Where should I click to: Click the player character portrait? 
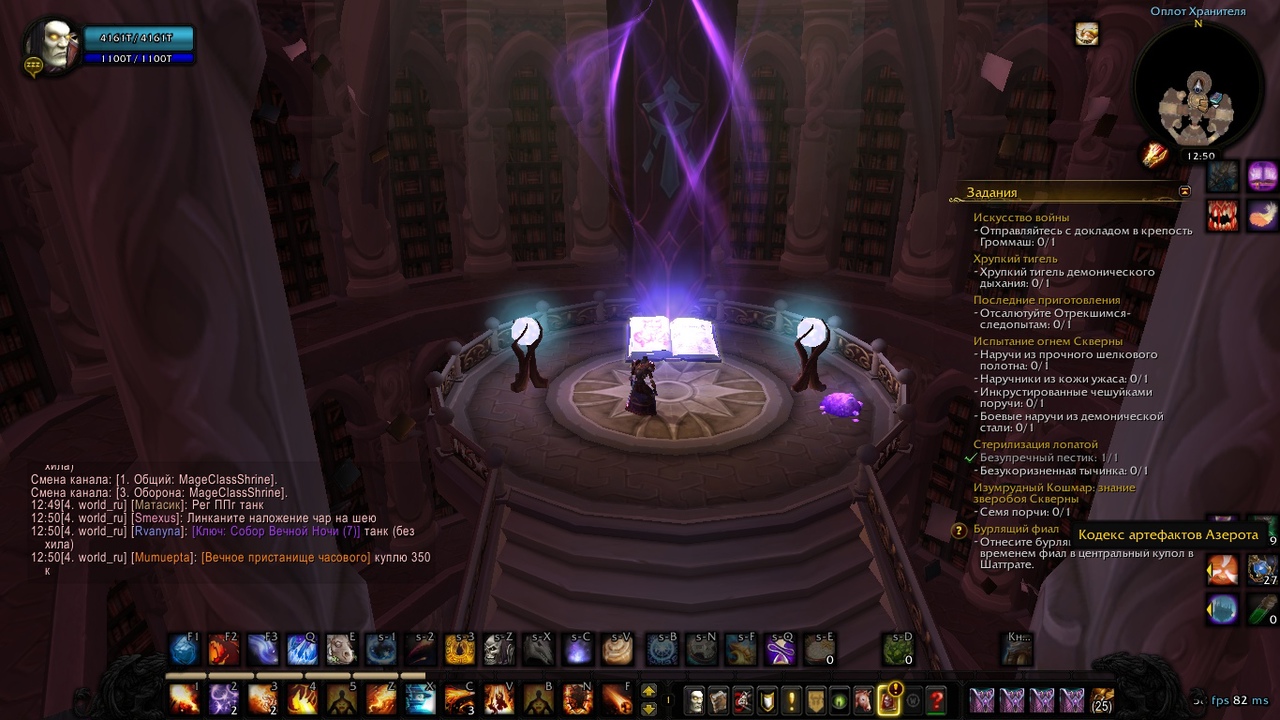click(x=50, y=46)
